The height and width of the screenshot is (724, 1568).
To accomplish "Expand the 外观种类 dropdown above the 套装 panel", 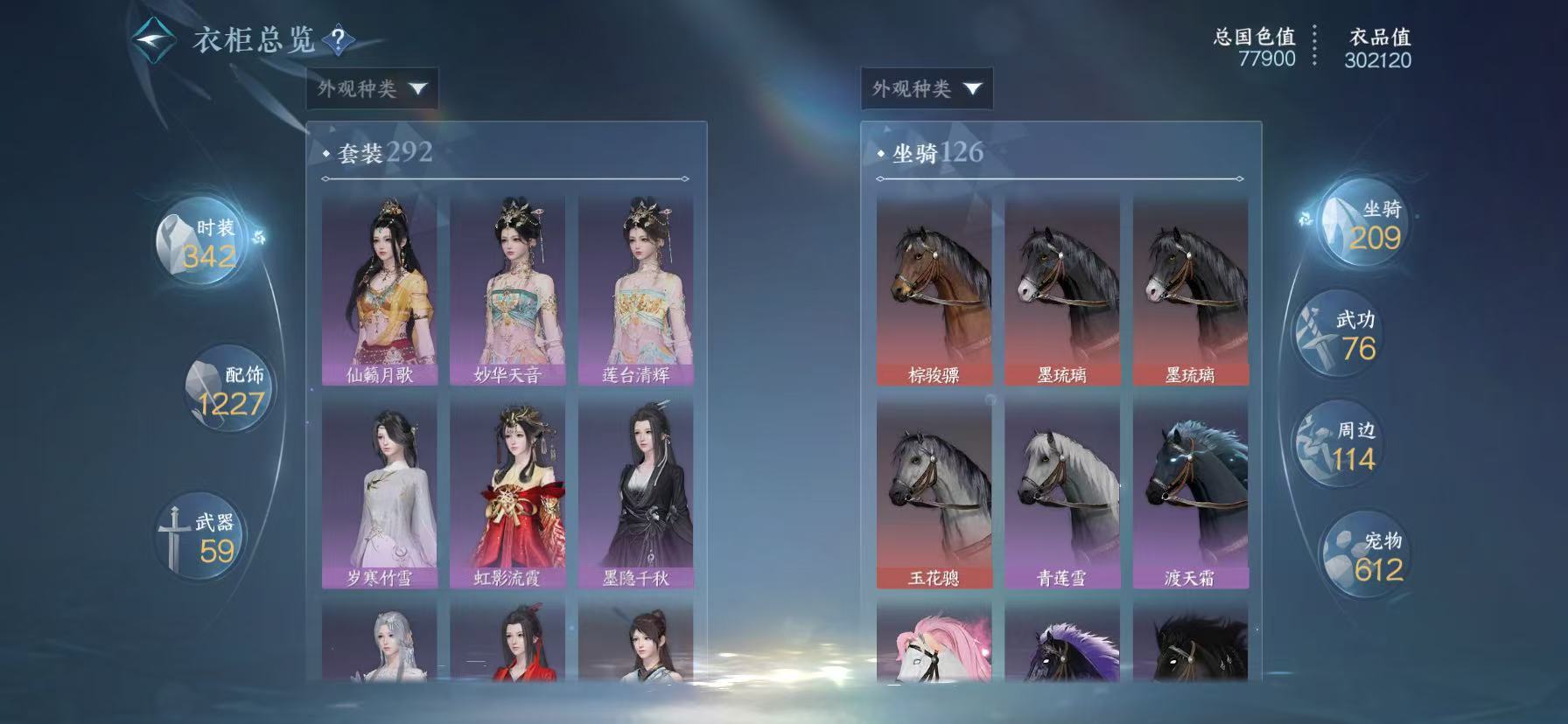I will [x=372, y=88].
